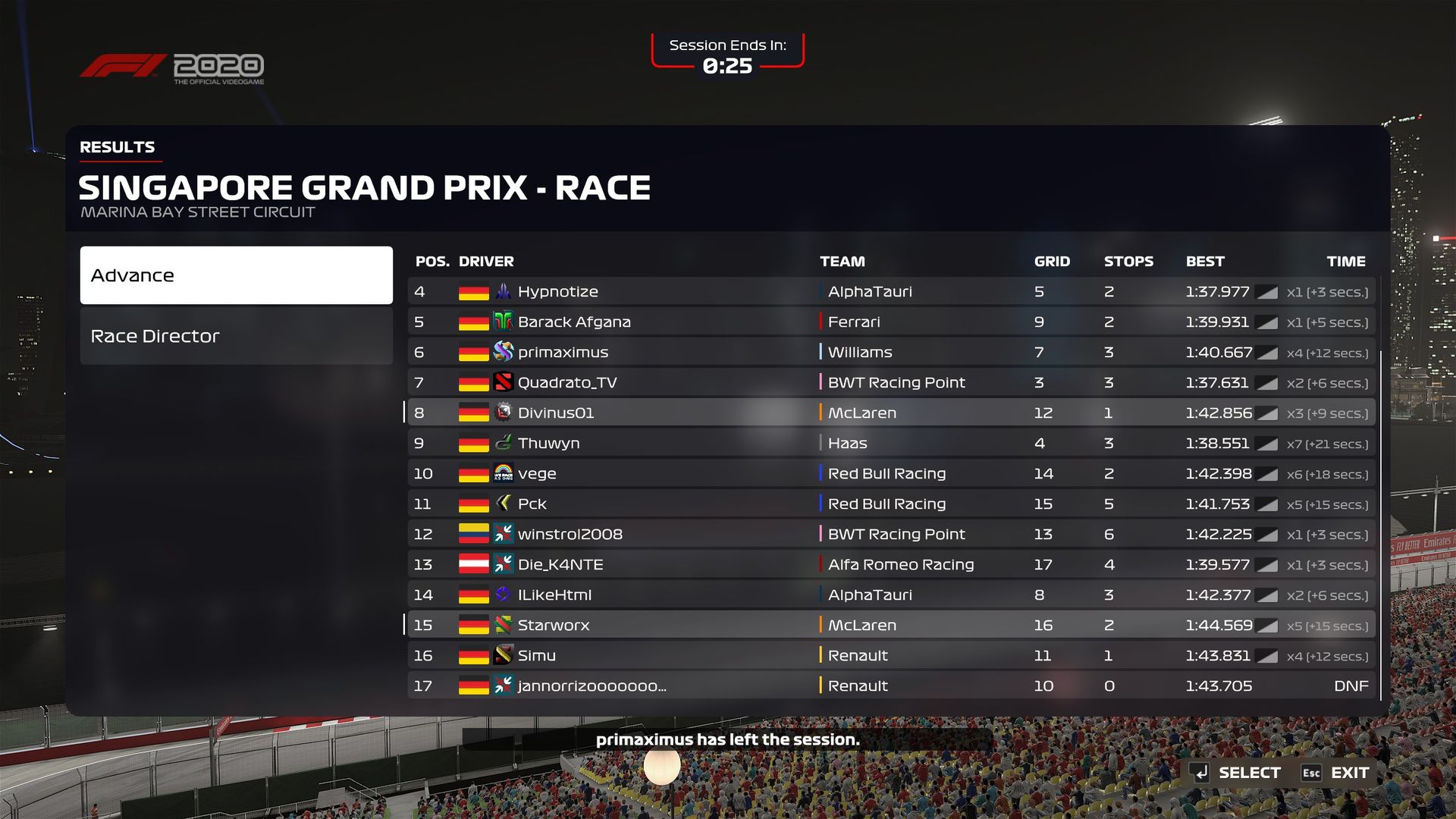
Task: Click the results list scrollbar
Action: pos(1381,523)
